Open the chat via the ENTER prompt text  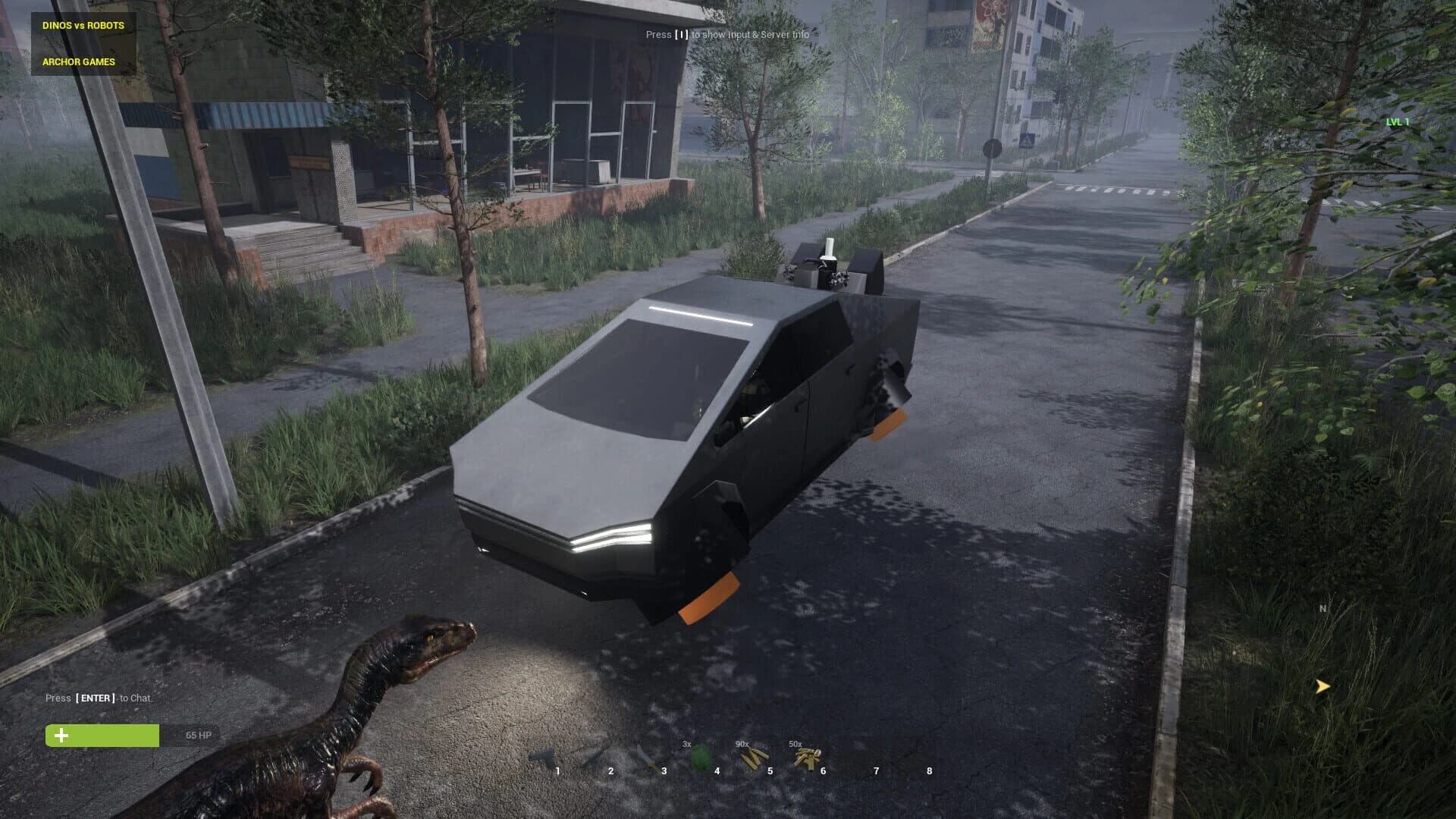pyautogui.click(x=98, y=697)
